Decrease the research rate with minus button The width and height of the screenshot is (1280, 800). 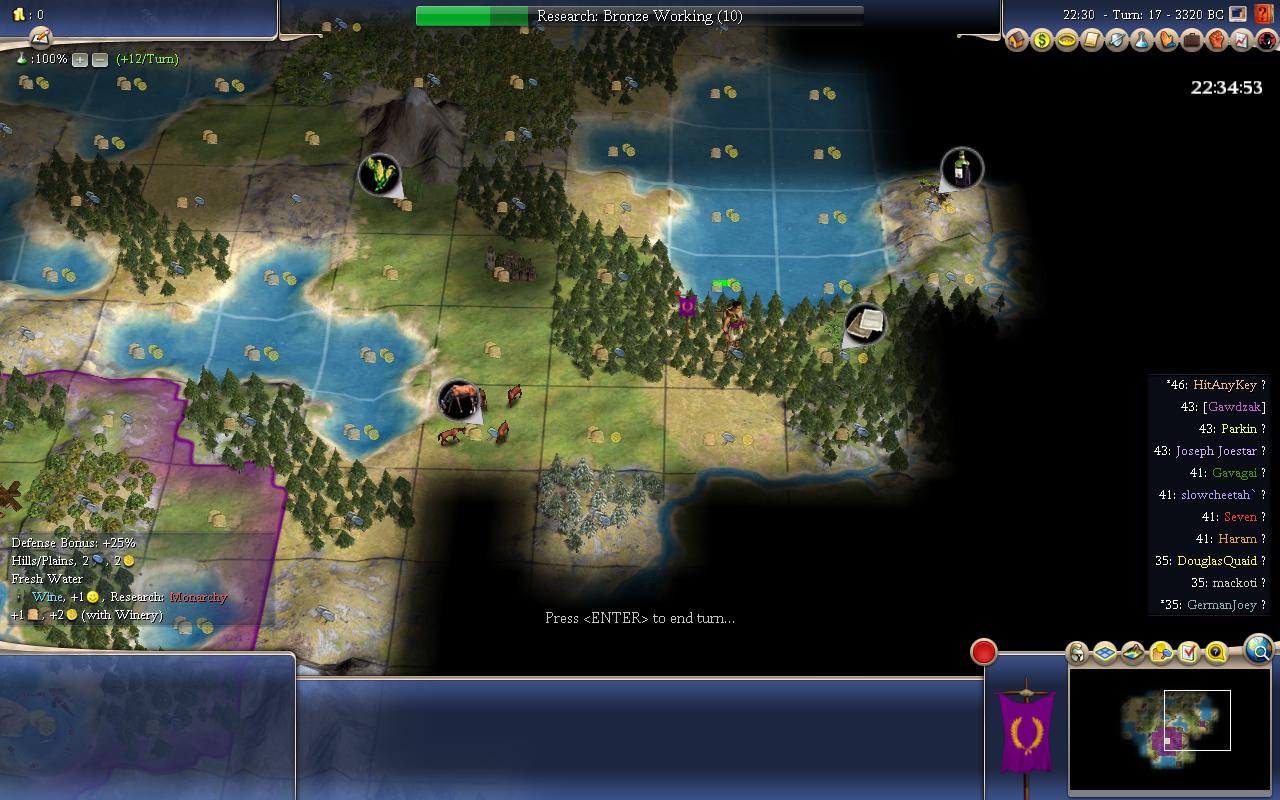[x=100, y=60]
